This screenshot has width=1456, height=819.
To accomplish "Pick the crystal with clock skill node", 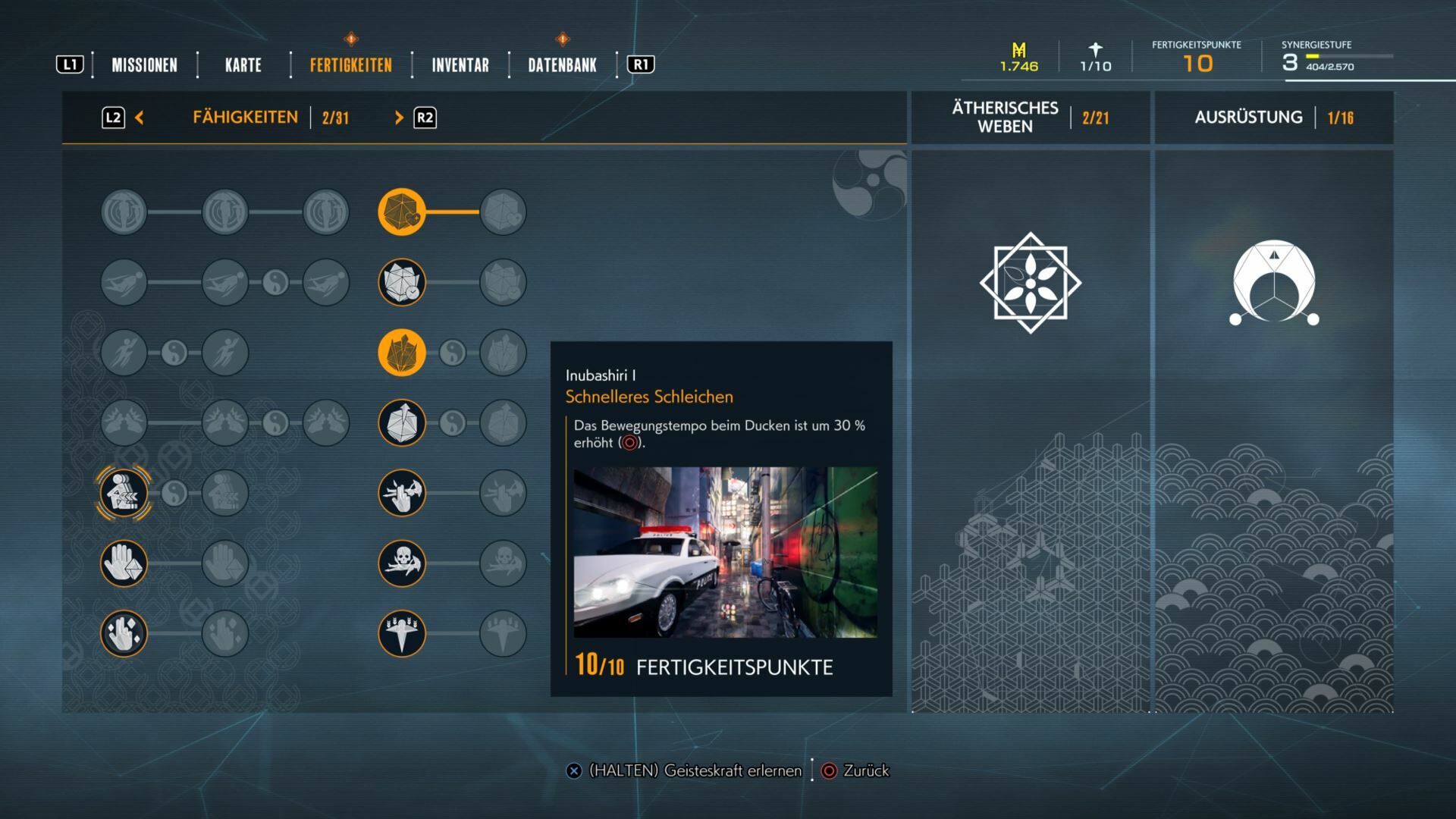I will point(402,283).
